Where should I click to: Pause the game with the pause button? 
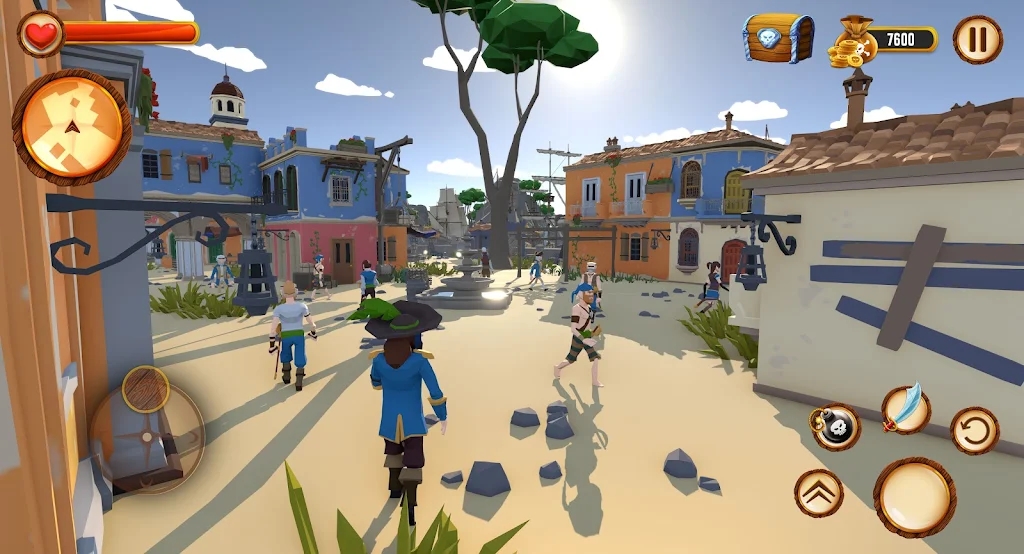coord(976,39)
